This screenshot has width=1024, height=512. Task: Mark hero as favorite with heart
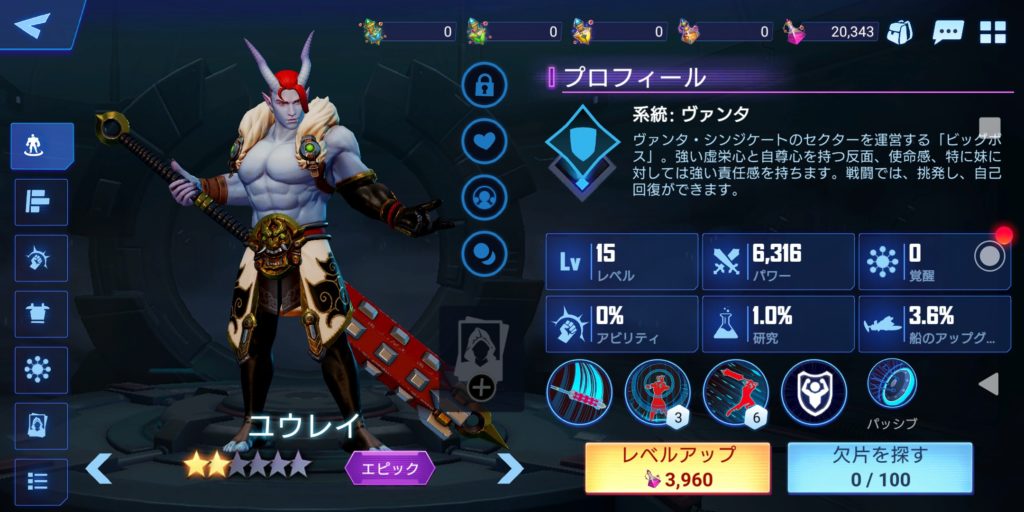(x=484, y=140)
